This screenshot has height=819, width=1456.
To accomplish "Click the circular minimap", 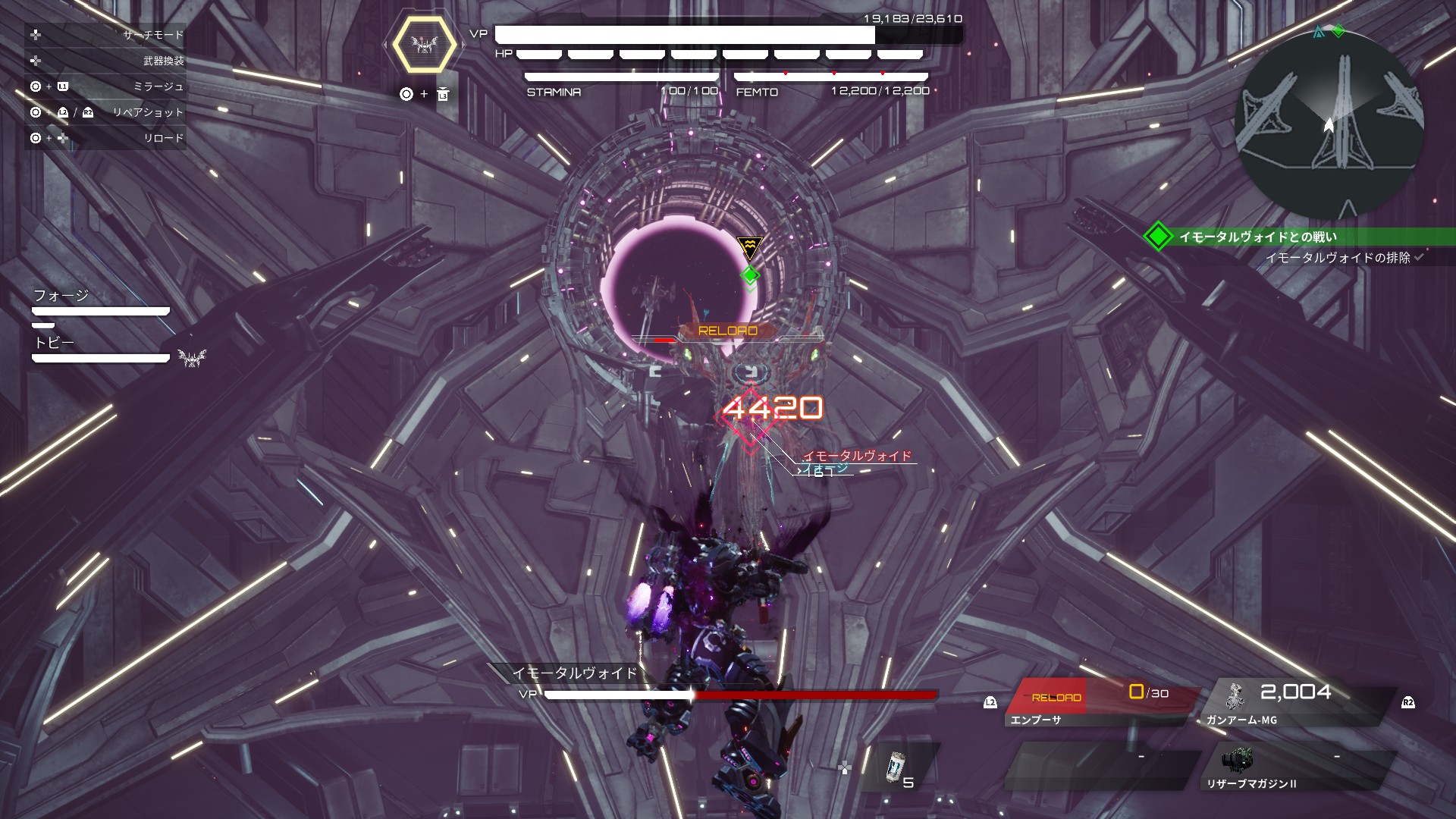I will [x=1329, y=124].
